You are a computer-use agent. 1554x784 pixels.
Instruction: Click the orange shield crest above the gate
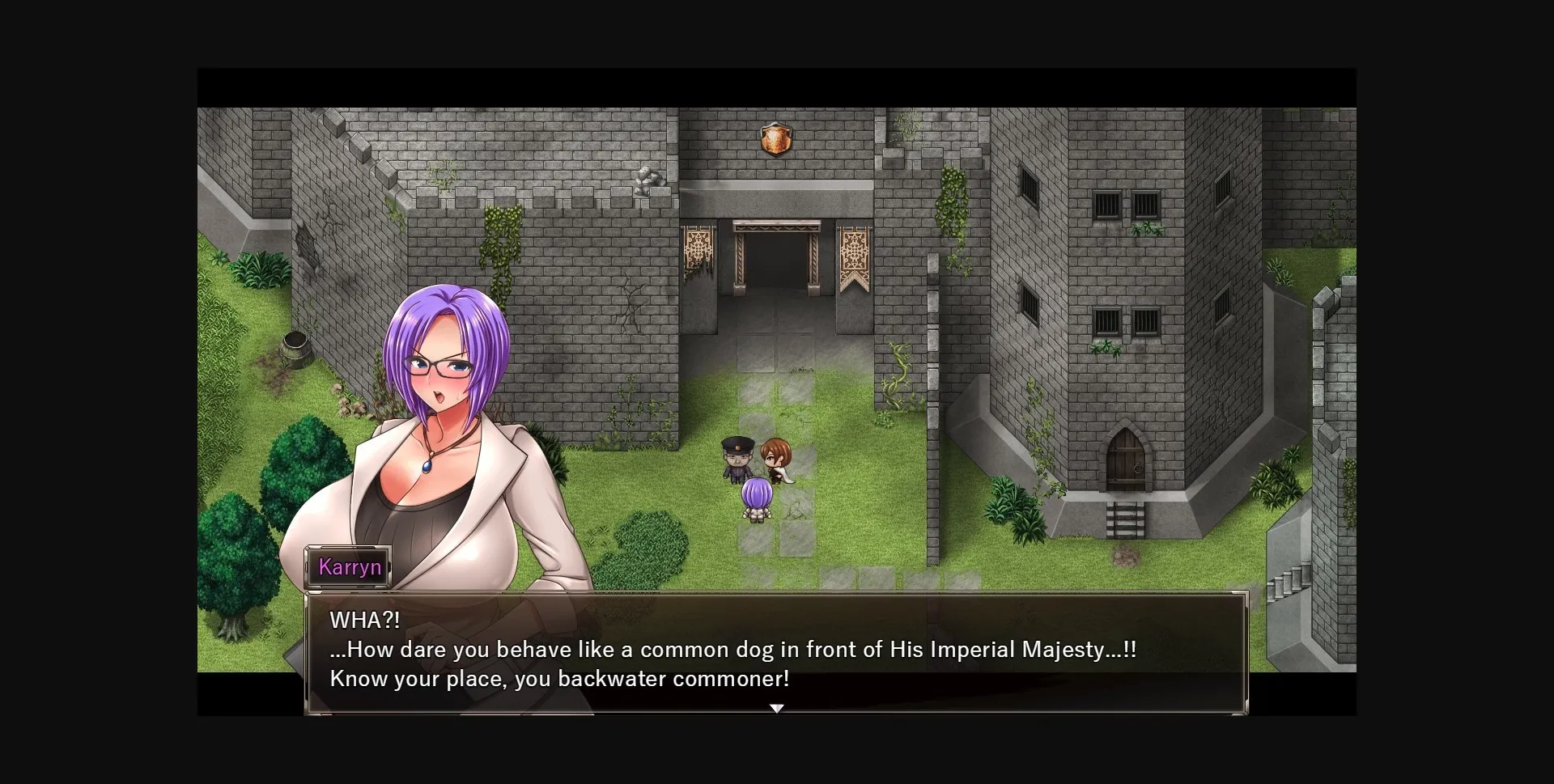click(776, 141)
